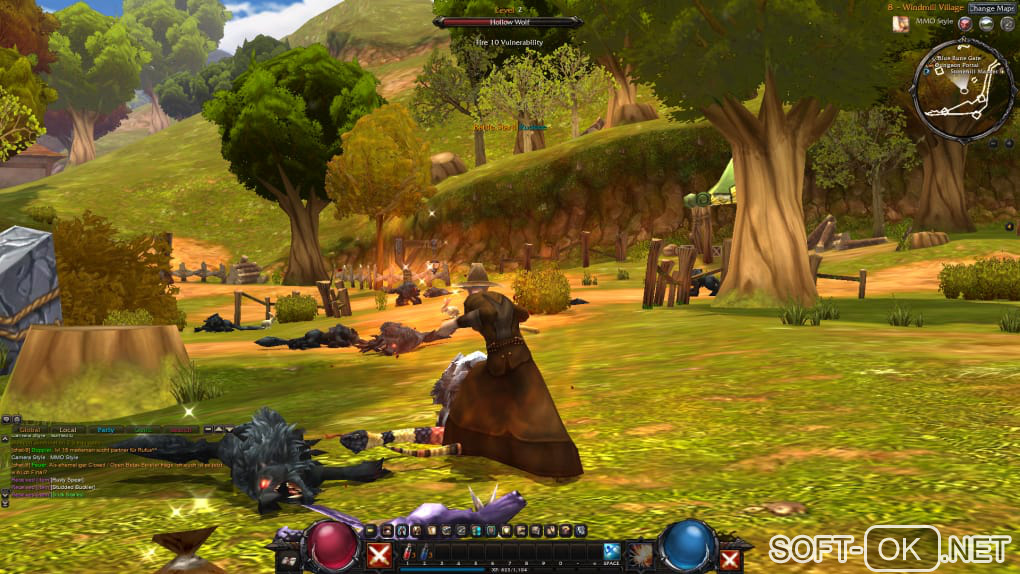This screenshot has height=574, width=1020.
Task: Switch to the Local chat tab
Action: 67,430
